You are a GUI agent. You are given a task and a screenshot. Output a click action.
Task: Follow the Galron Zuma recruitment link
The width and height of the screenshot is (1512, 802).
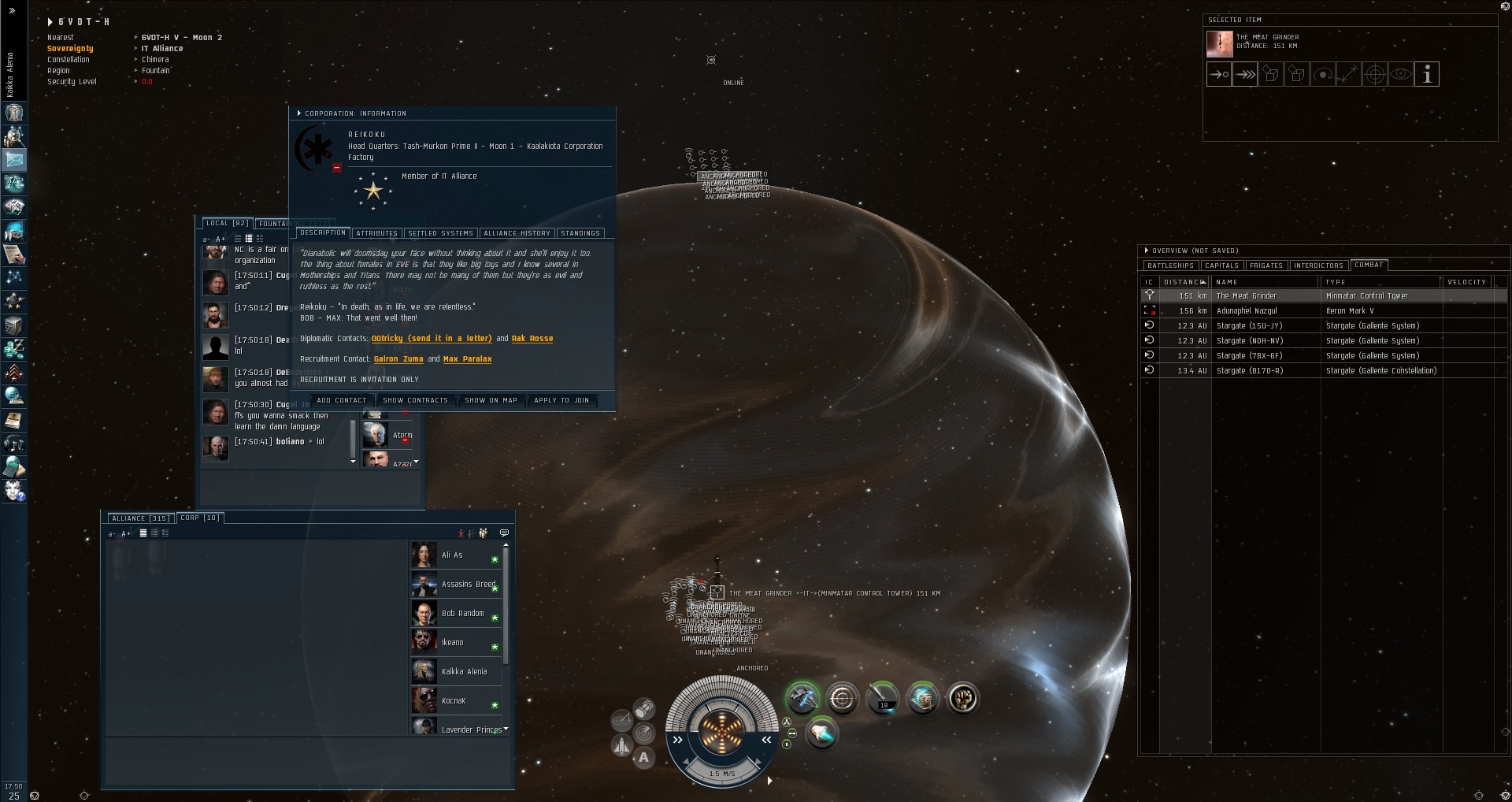coord(398,359)
